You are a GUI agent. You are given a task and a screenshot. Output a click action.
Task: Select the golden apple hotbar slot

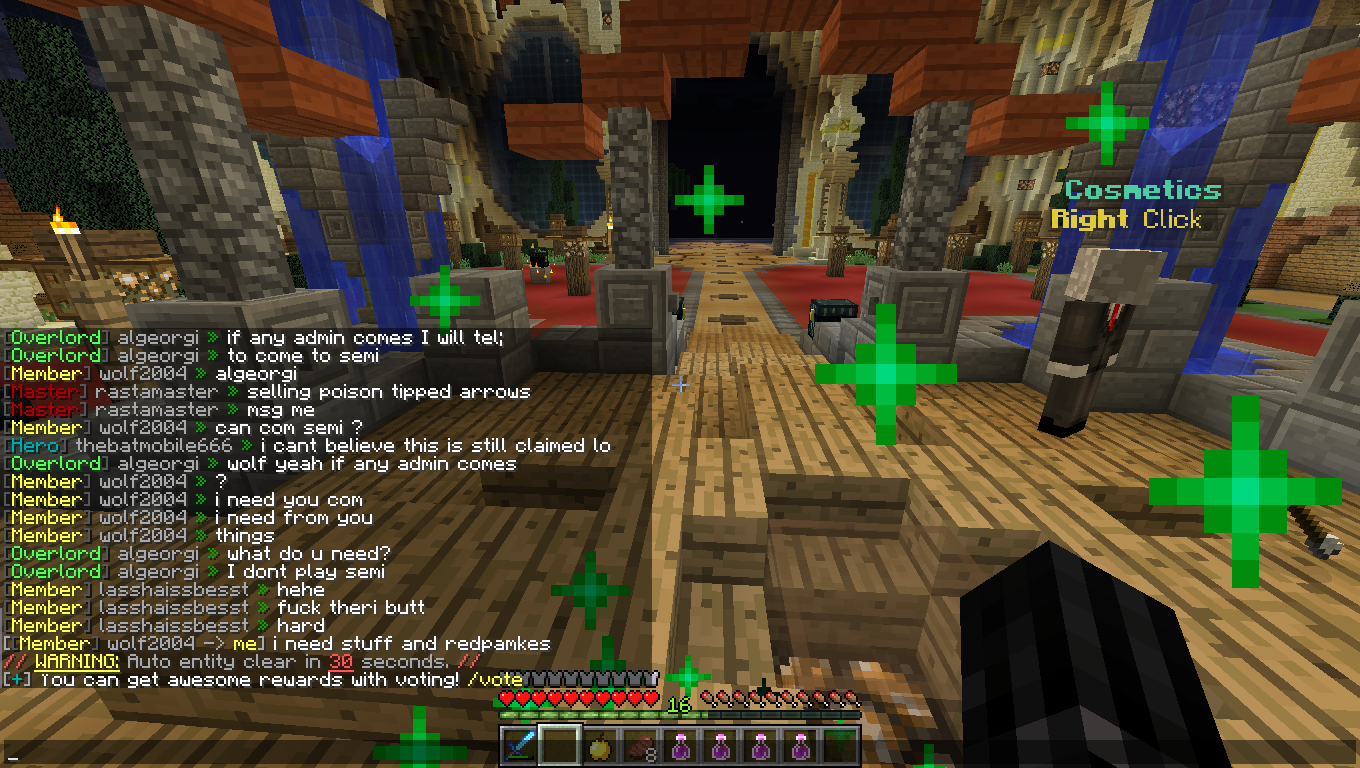pyautogui.click(x=599, y=746)
